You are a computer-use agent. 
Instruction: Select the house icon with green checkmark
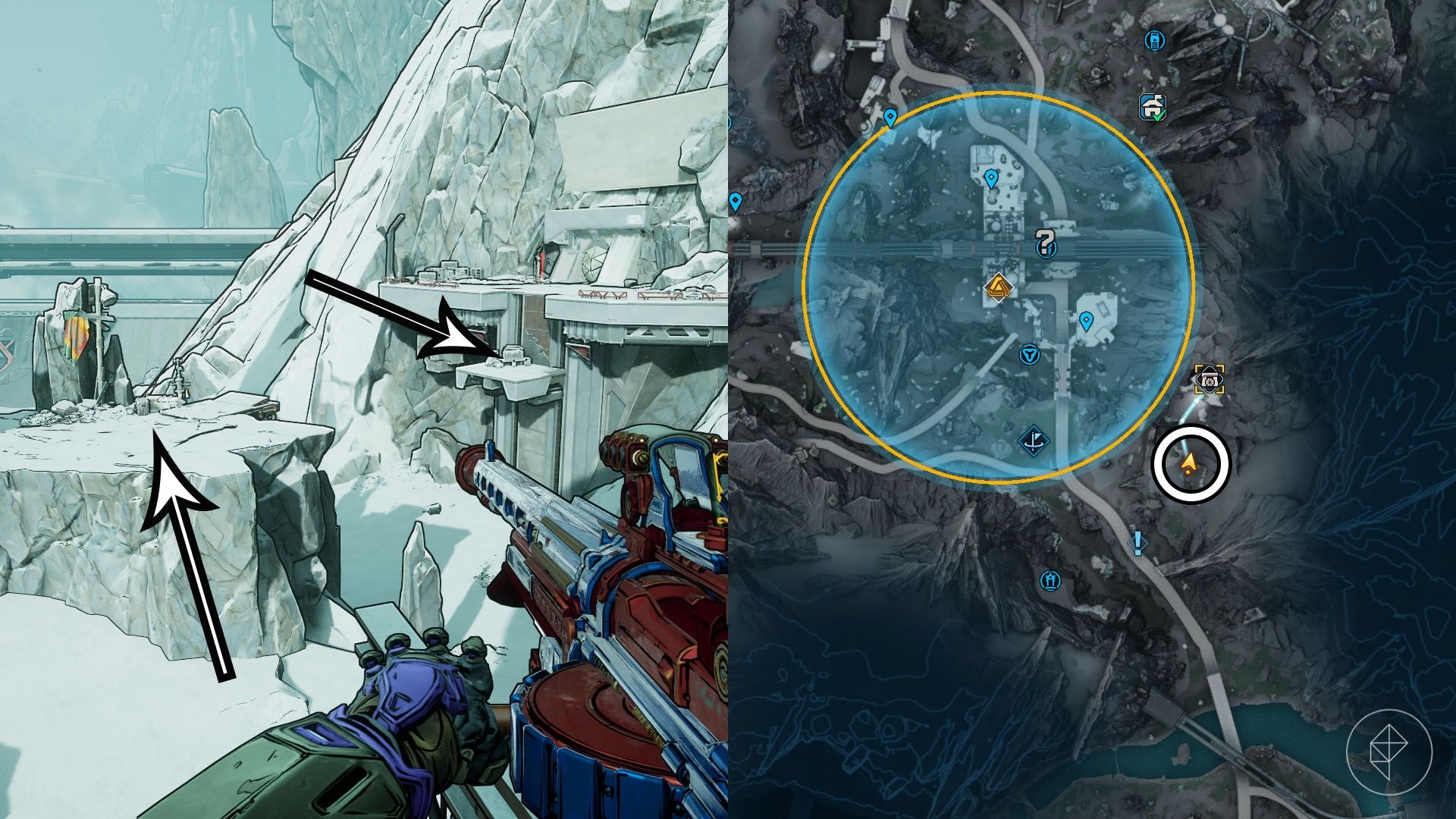[1153, 107]
